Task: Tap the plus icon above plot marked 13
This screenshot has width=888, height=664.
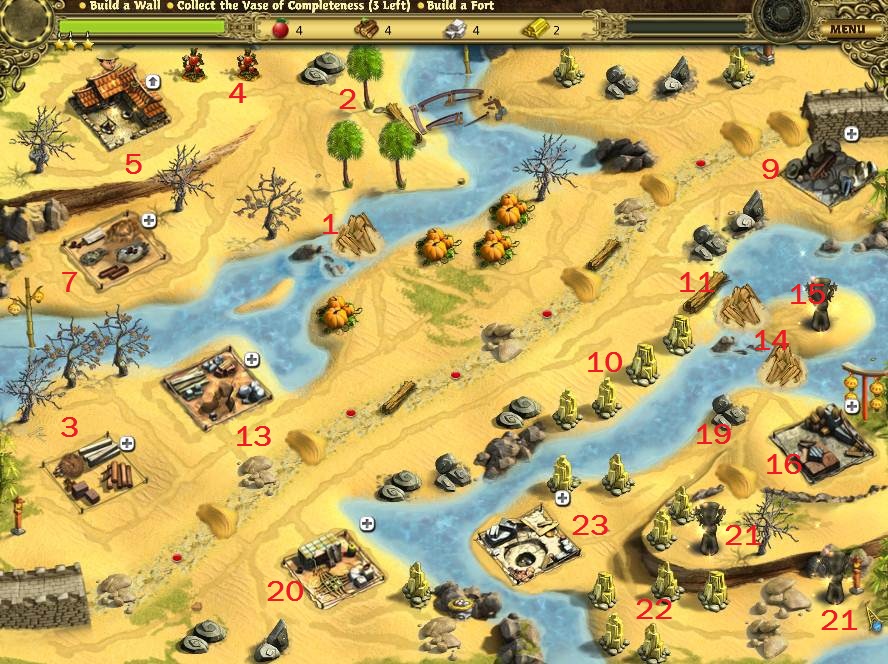Action: pos(251,359)
